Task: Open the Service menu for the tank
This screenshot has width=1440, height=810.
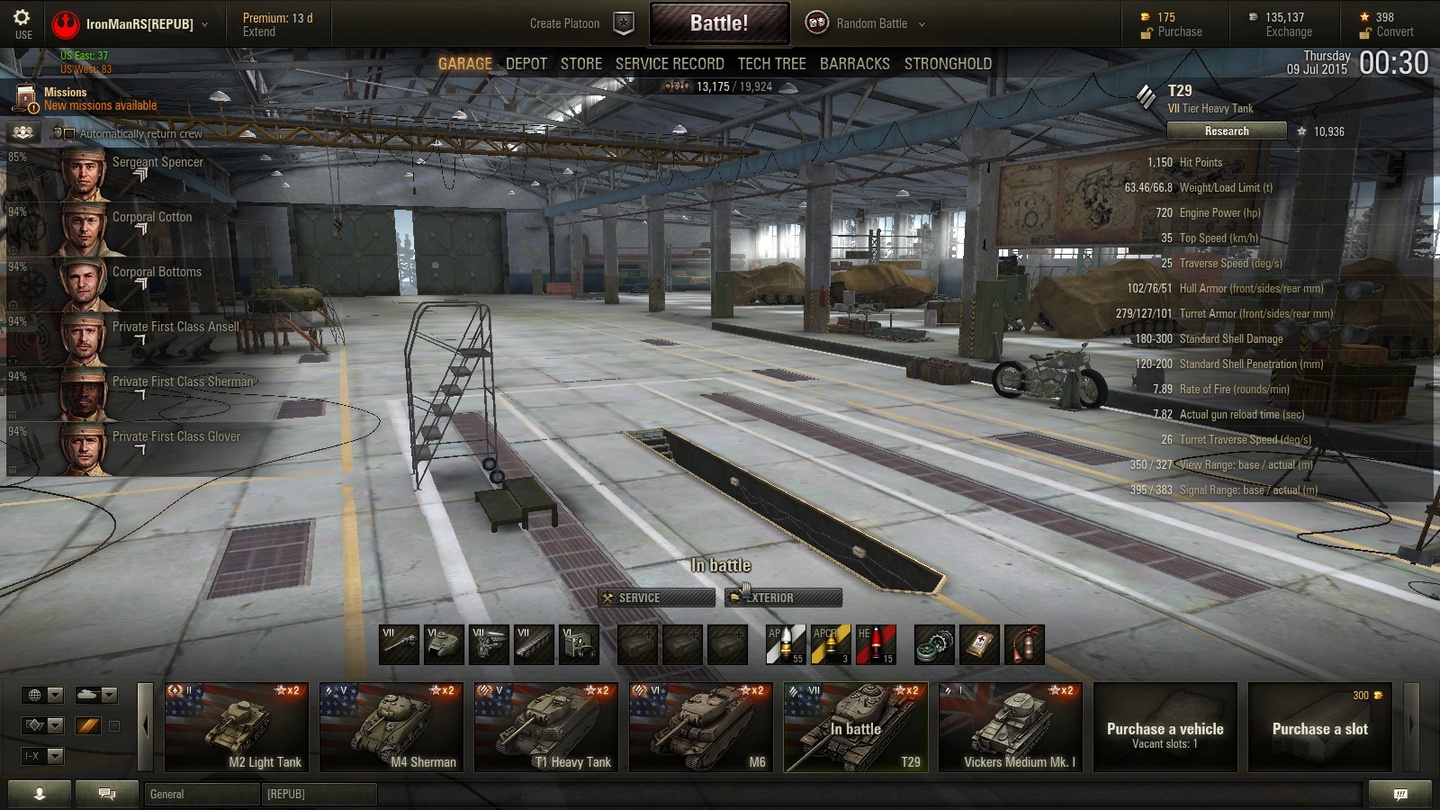Action: point(656,598)
